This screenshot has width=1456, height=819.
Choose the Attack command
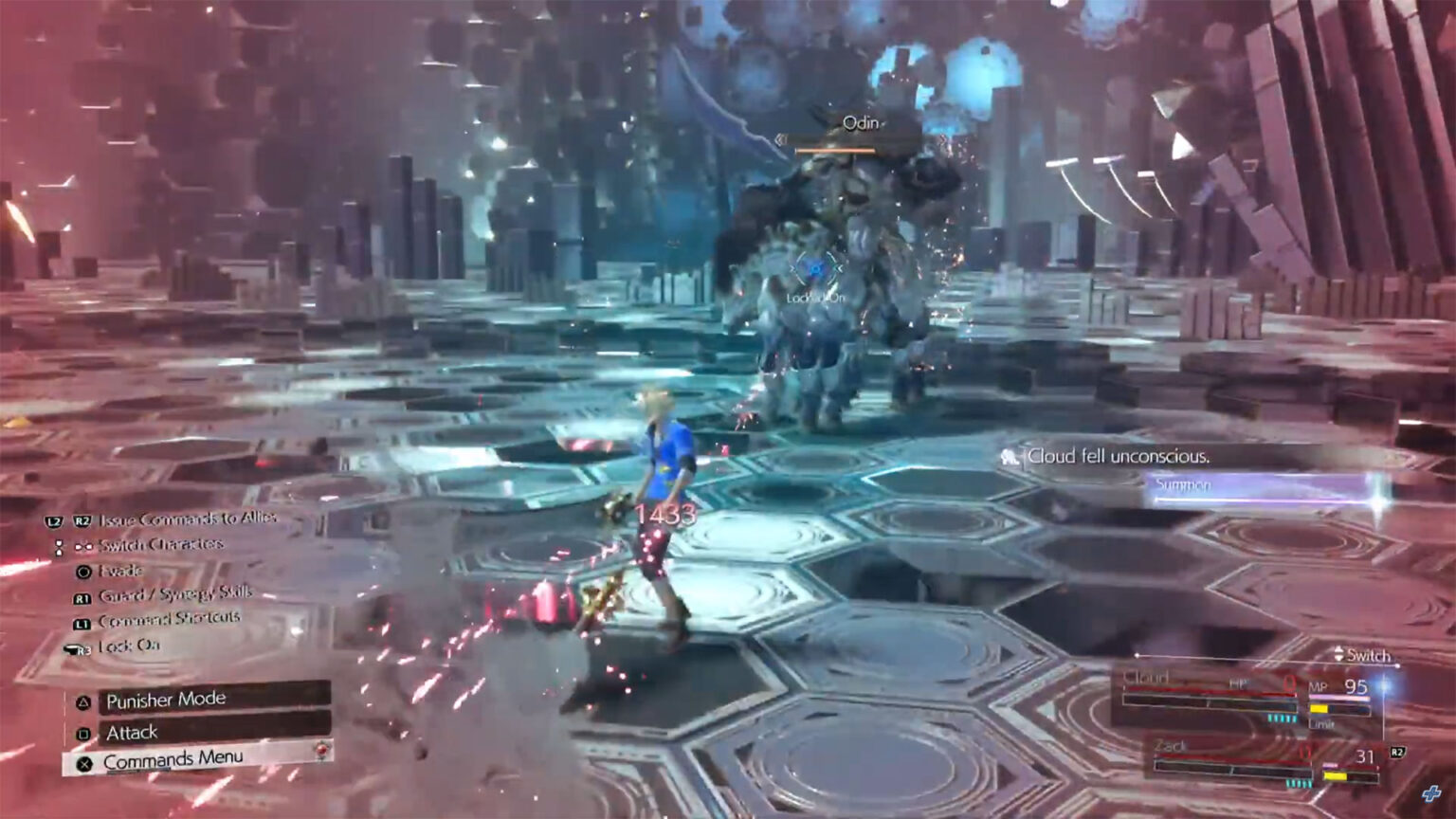201,731
